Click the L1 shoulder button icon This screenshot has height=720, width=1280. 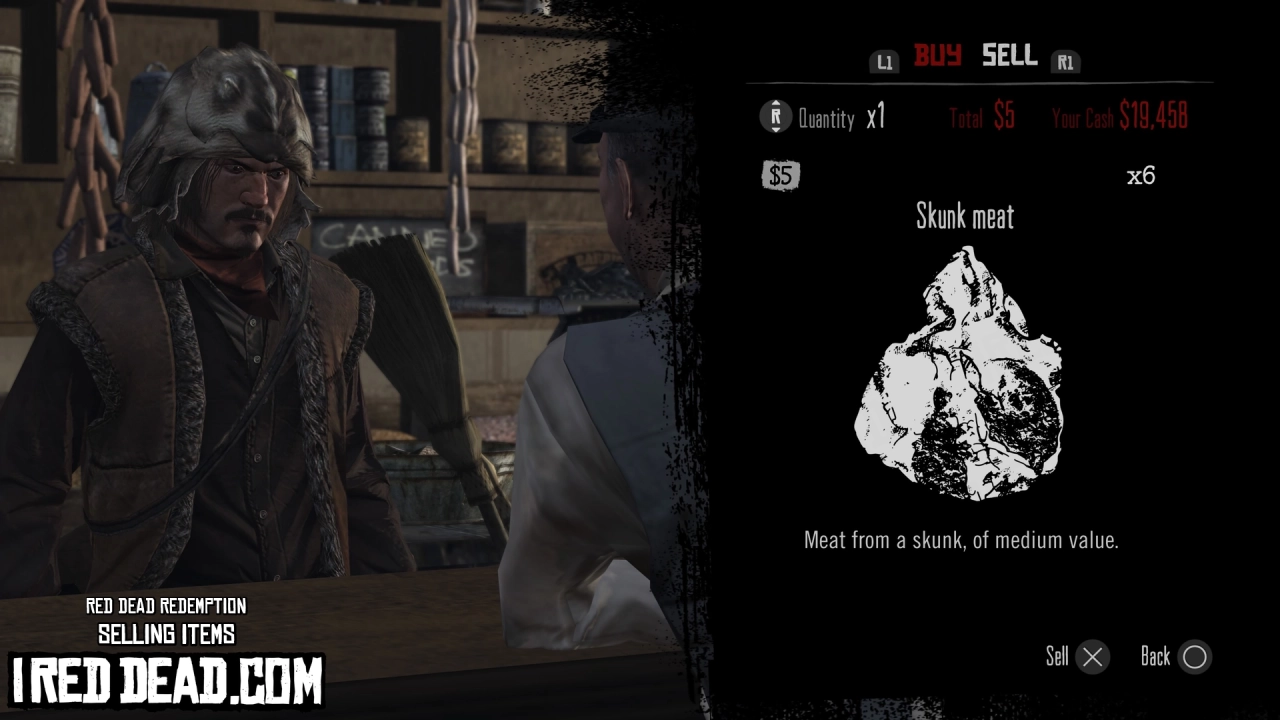(x=884, y=60)
